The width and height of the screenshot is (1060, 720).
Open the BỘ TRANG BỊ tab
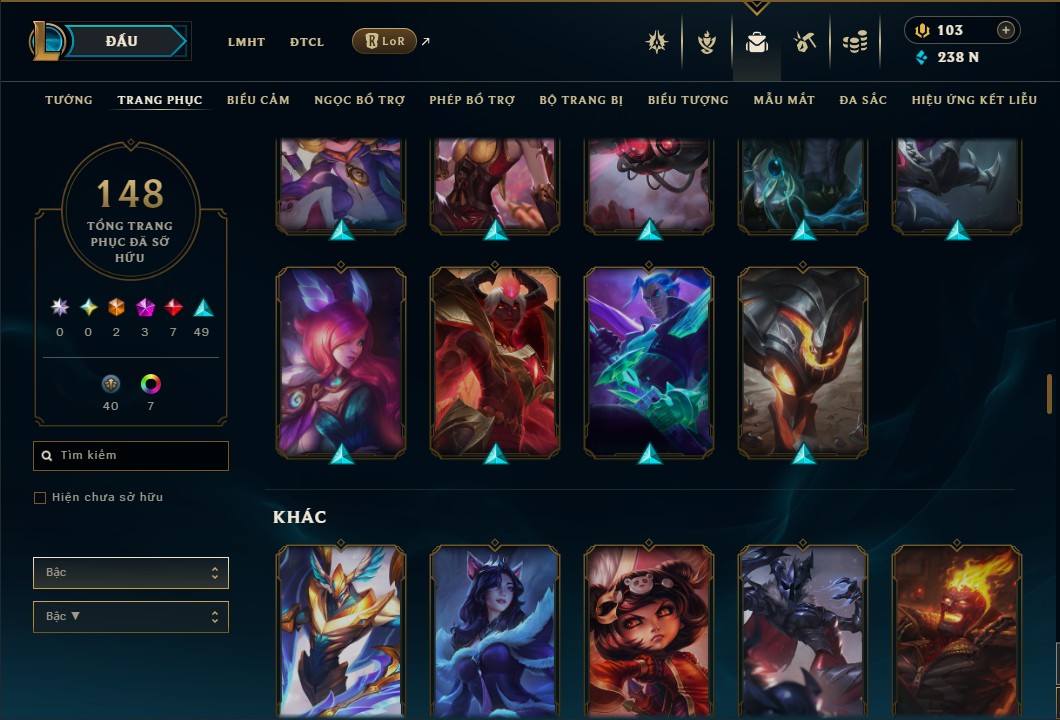pos(581,100)
